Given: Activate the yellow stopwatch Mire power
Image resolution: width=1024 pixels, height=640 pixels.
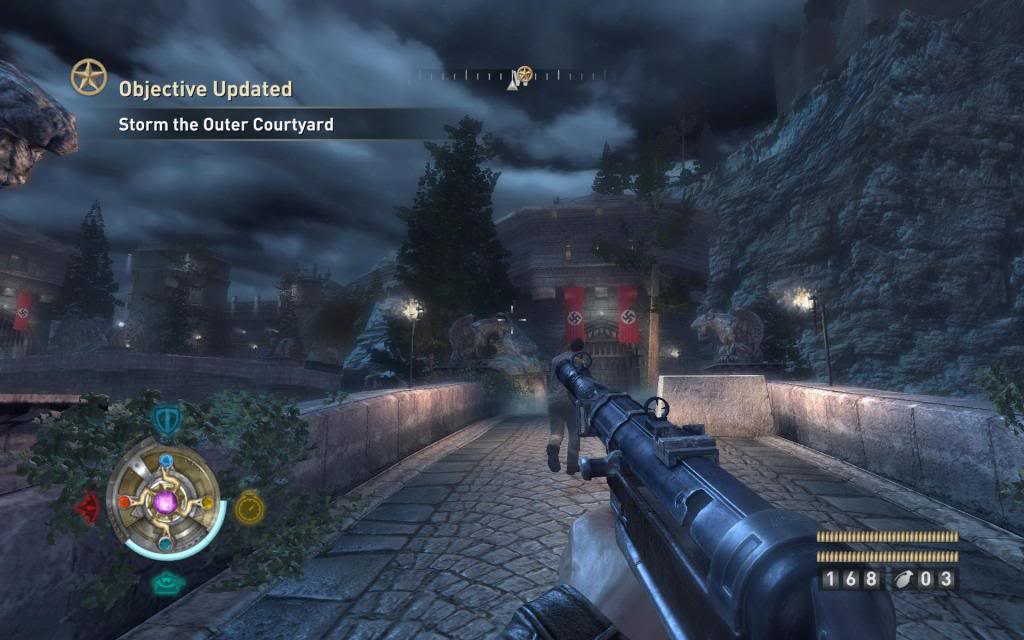Looking at the screenshot, I should click(247, 508).
